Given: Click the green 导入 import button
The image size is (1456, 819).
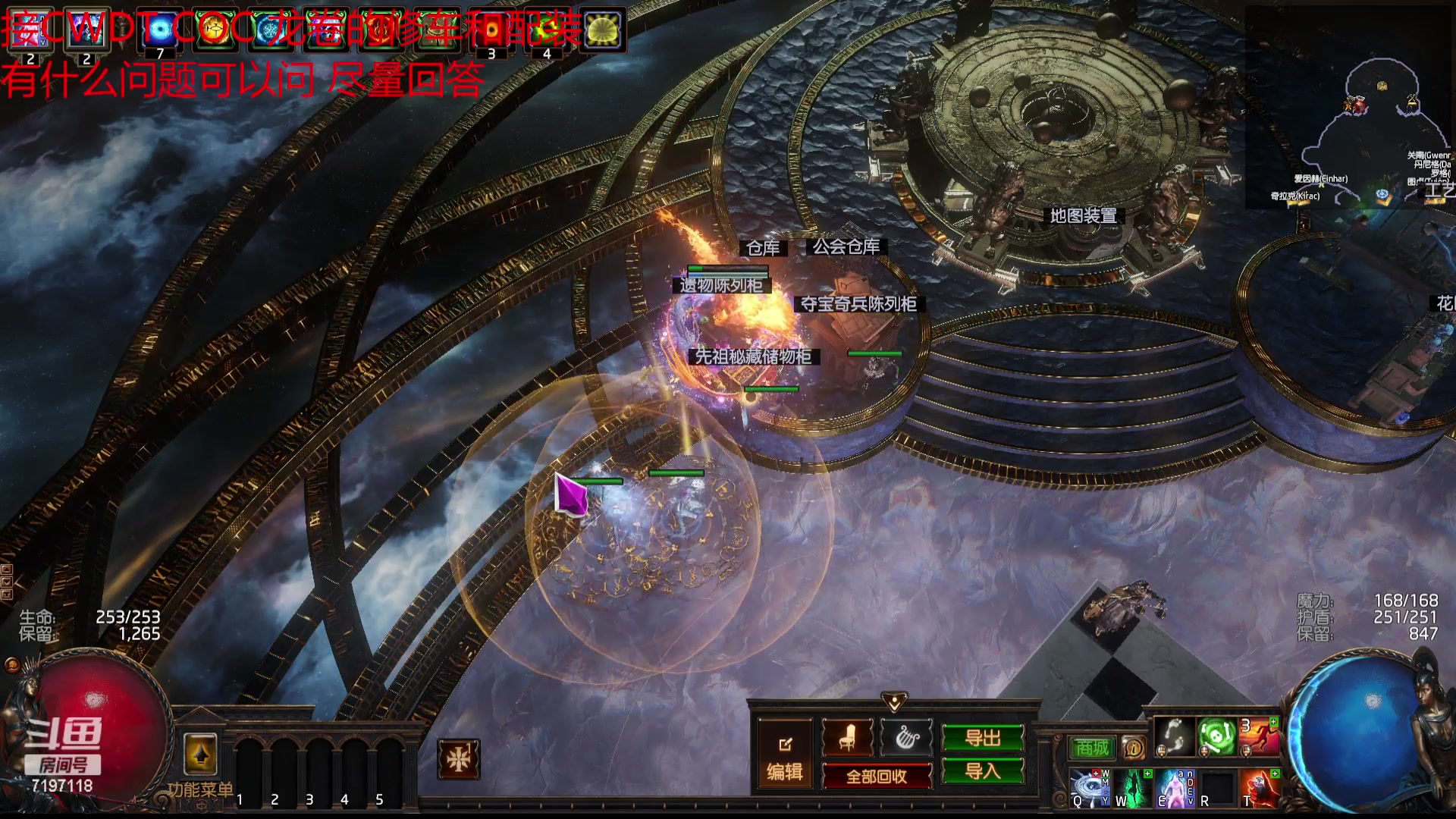Looking at the screenshot, I should point(983,771).
